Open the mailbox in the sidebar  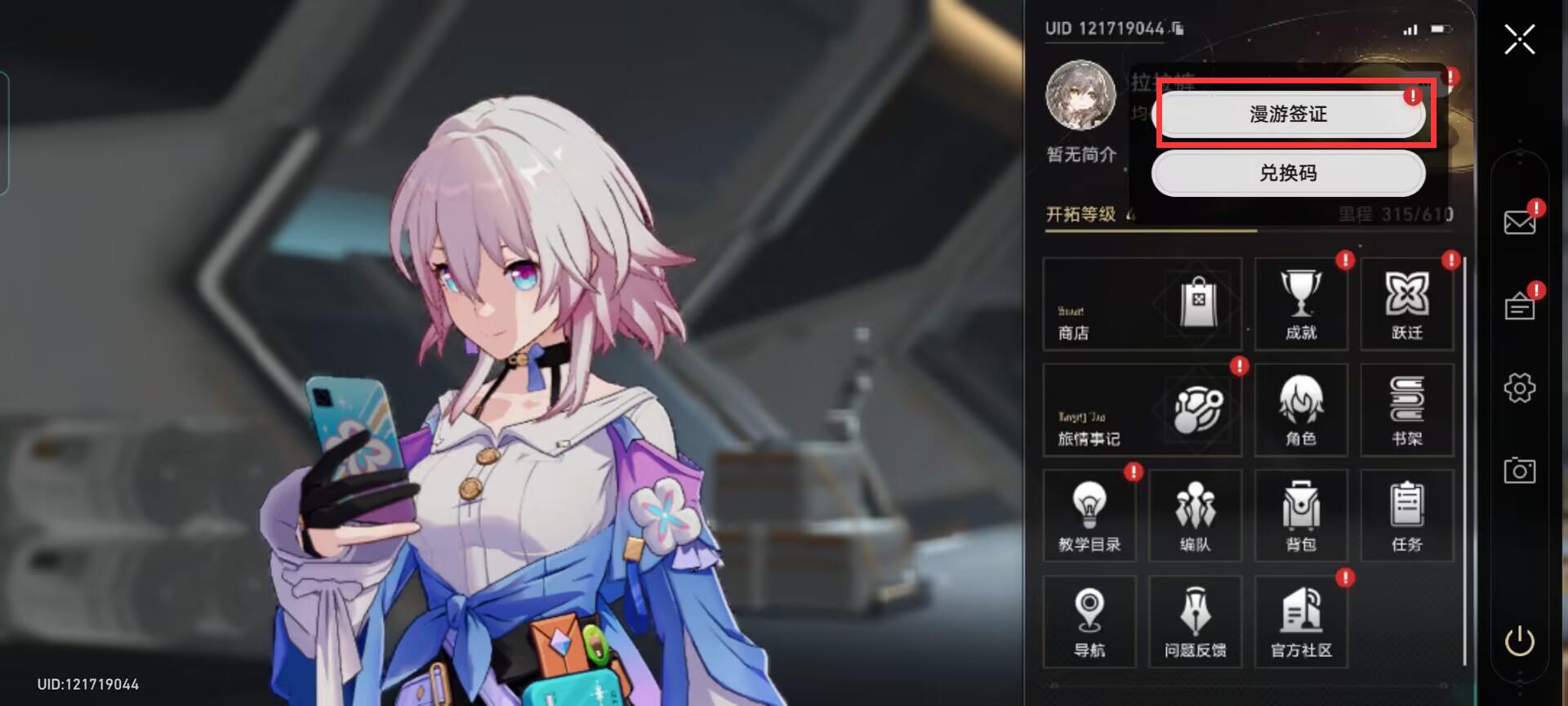tap(1520, 221)
